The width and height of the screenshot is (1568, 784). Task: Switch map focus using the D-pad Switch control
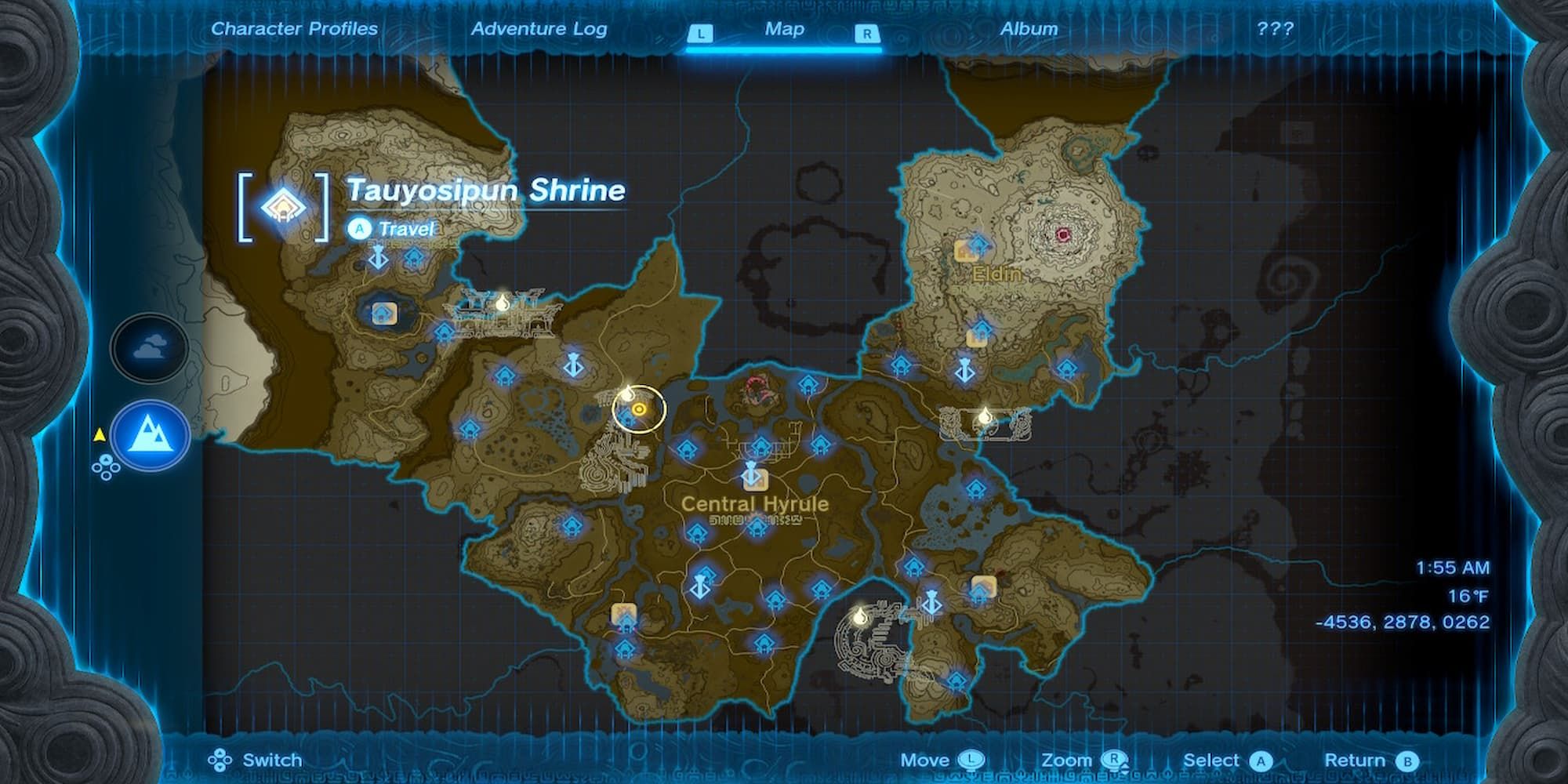click(x=221, y=760)
